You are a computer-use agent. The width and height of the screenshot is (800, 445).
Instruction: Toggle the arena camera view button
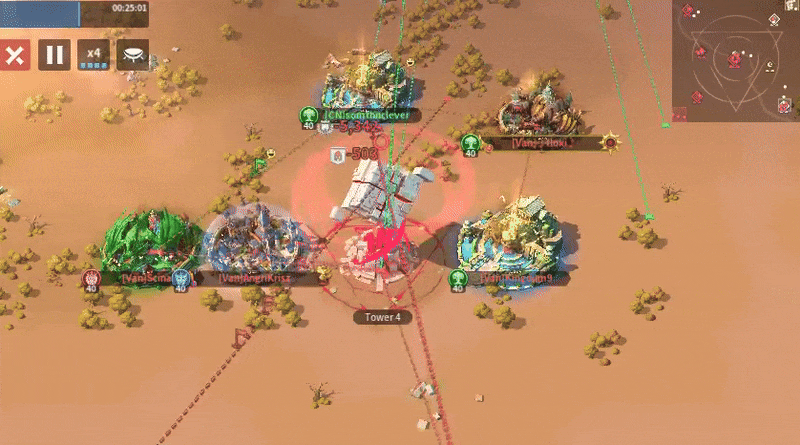pos(132,56)
